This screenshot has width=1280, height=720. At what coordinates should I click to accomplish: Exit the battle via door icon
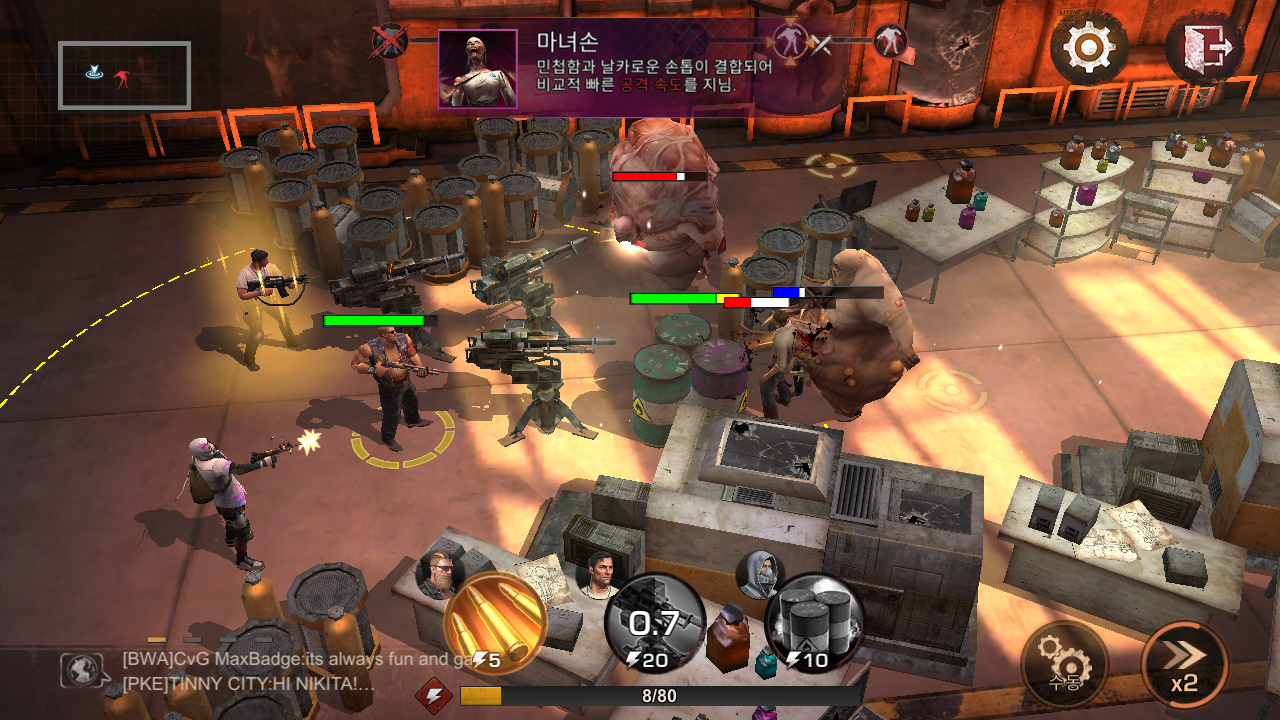tap(1204, 47)
